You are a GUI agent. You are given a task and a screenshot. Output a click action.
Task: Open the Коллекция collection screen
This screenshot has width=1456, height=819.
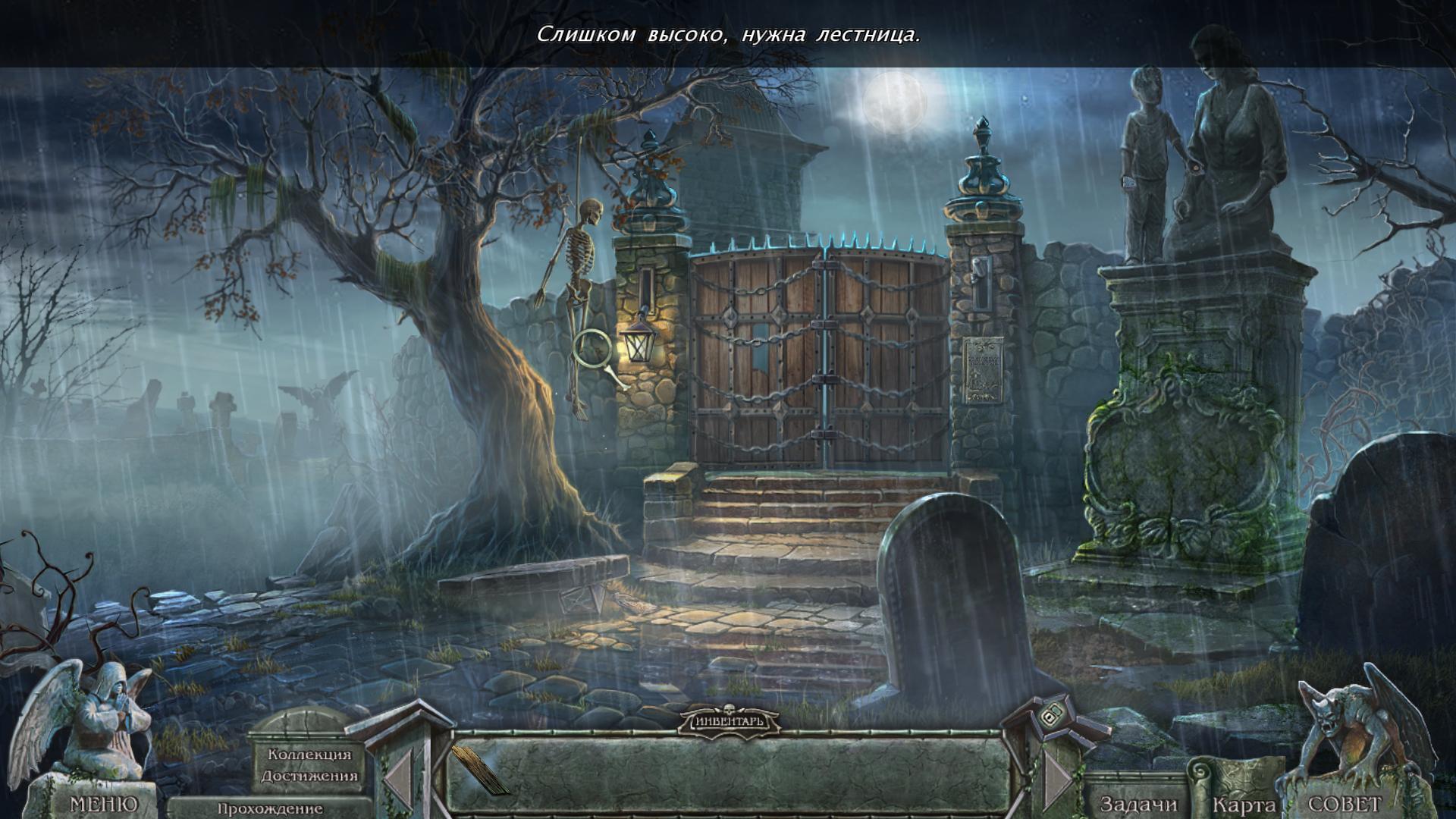pos(309,755)
